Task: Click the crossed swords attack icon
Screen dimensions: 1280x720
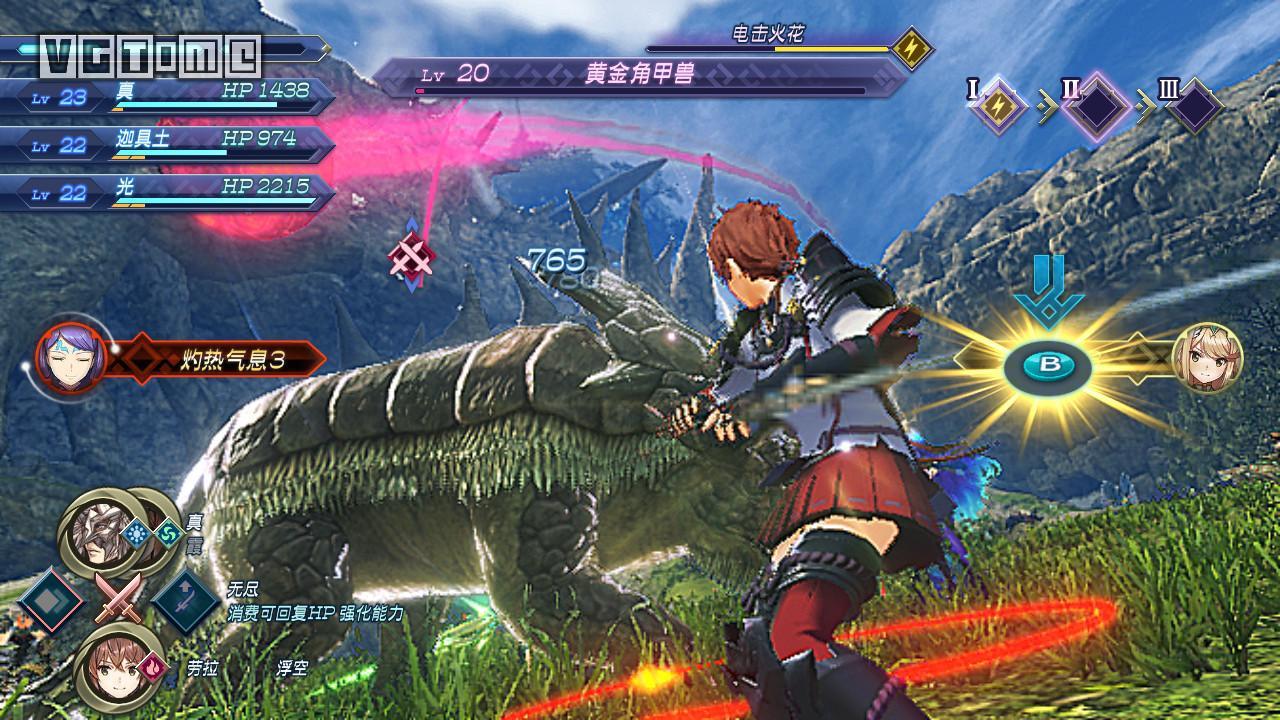Action: click(117, 600)
